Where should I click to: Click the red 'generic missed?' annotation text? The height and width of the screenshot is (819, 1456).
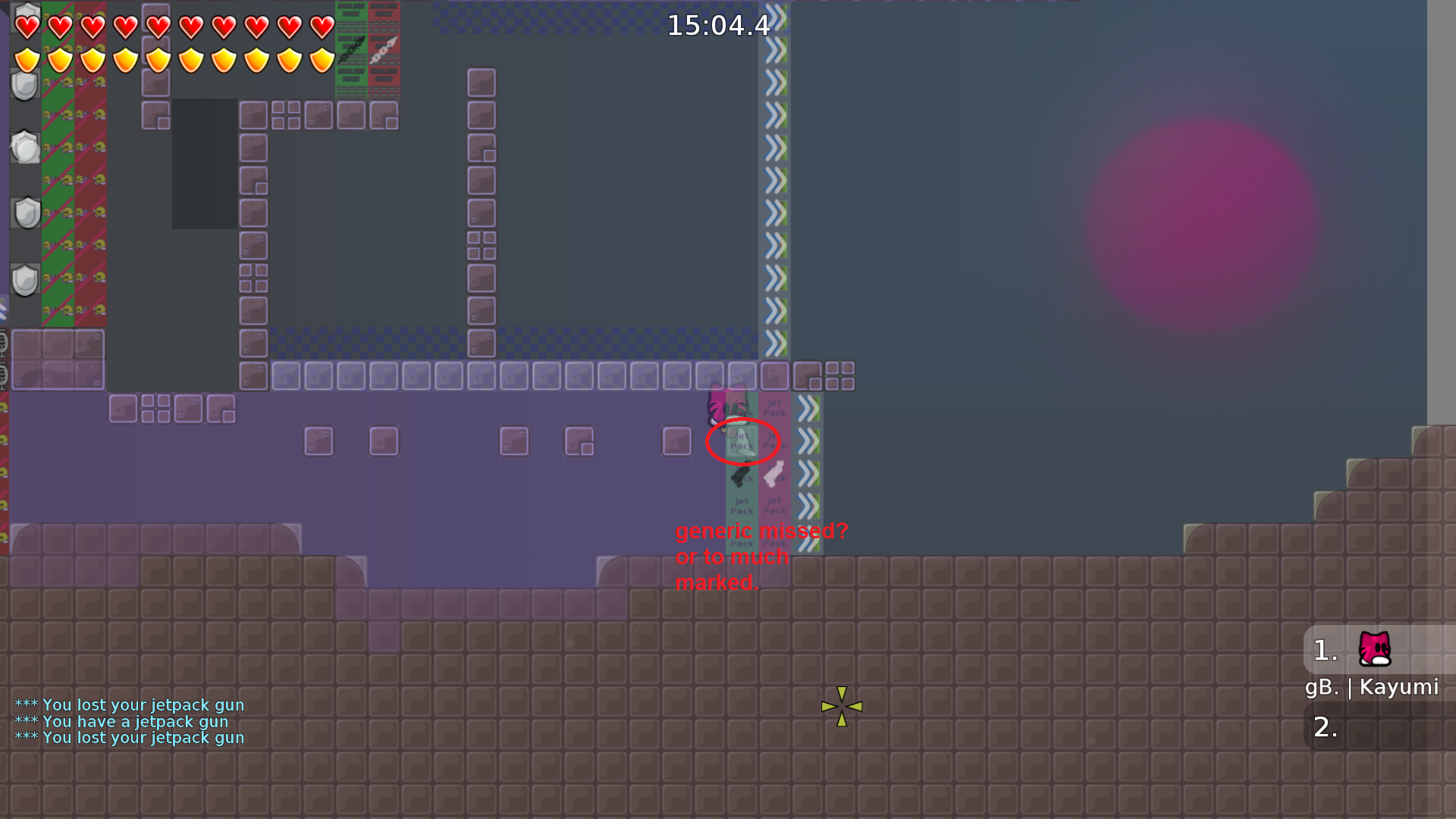(x=761, y=532)
